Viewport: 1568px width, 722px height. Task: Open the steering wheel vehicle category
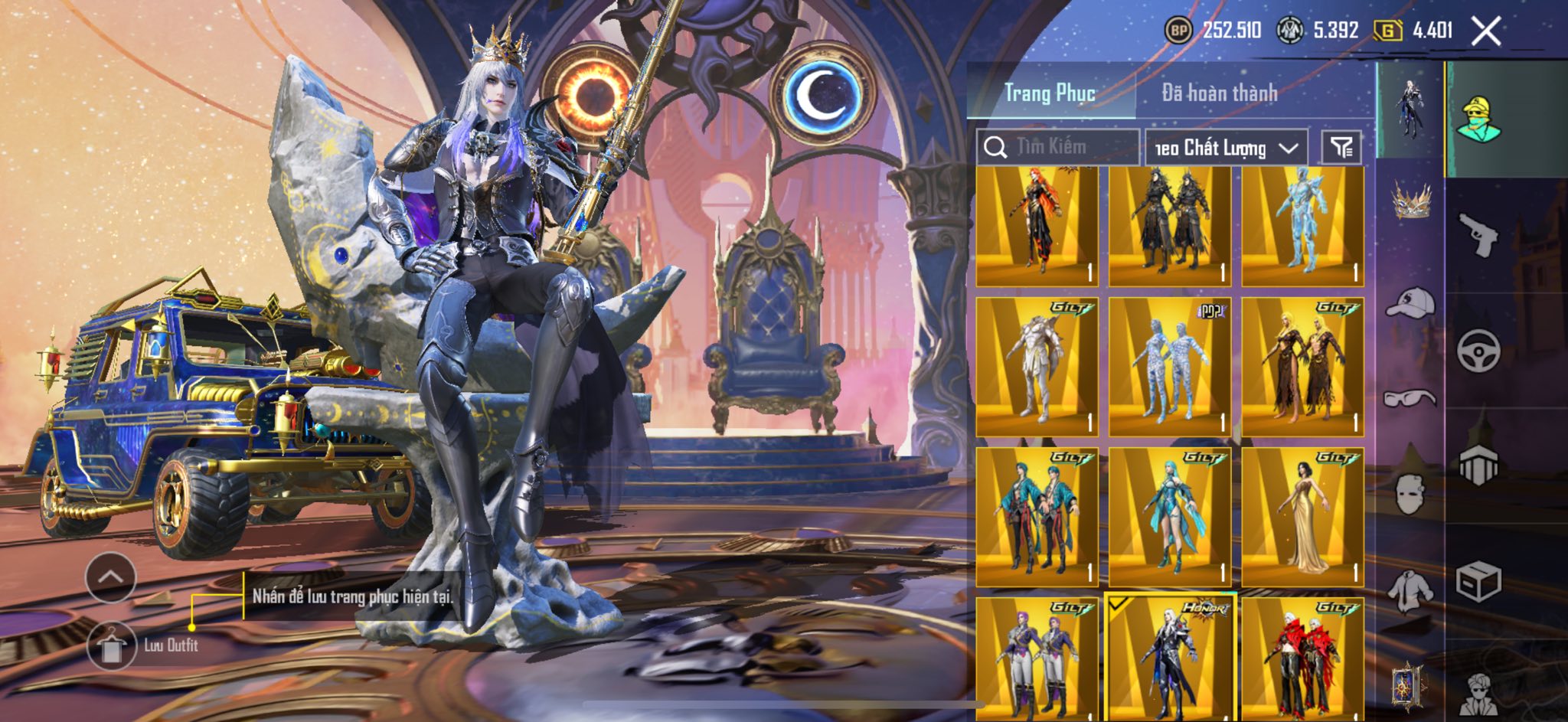pyautogui.click(x=1478, y=351)
